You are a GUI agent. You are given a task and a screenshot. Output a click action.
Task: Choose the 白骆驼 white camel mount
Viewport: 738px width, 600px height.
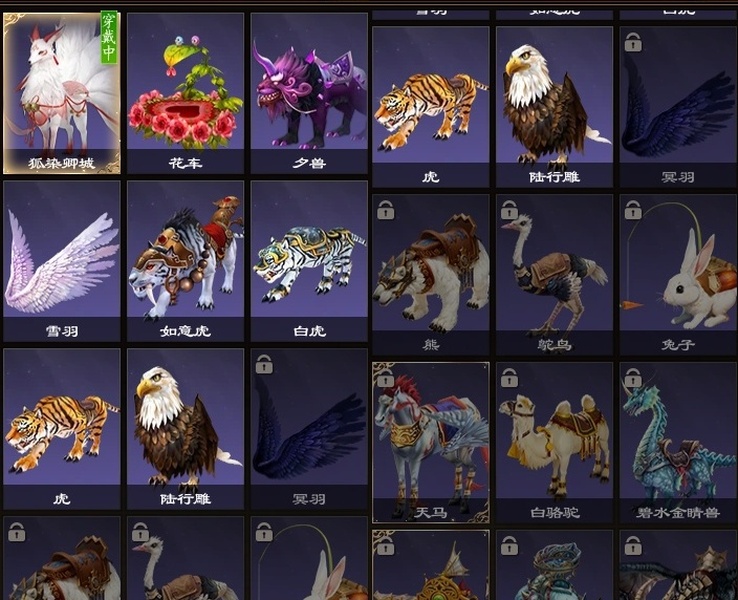point(554,440)
